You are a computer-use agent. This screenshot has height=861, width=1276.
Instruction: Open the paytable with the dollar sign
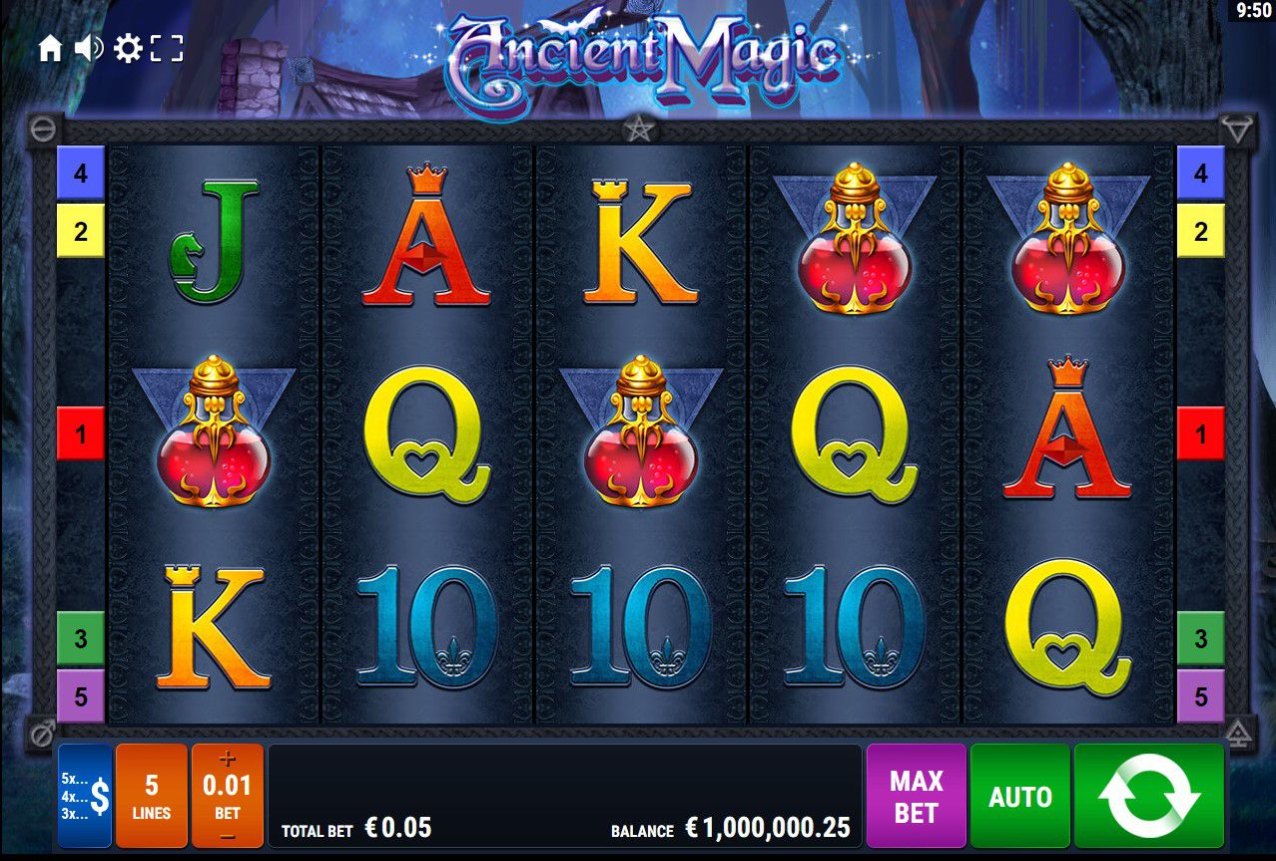pos(85,796)
